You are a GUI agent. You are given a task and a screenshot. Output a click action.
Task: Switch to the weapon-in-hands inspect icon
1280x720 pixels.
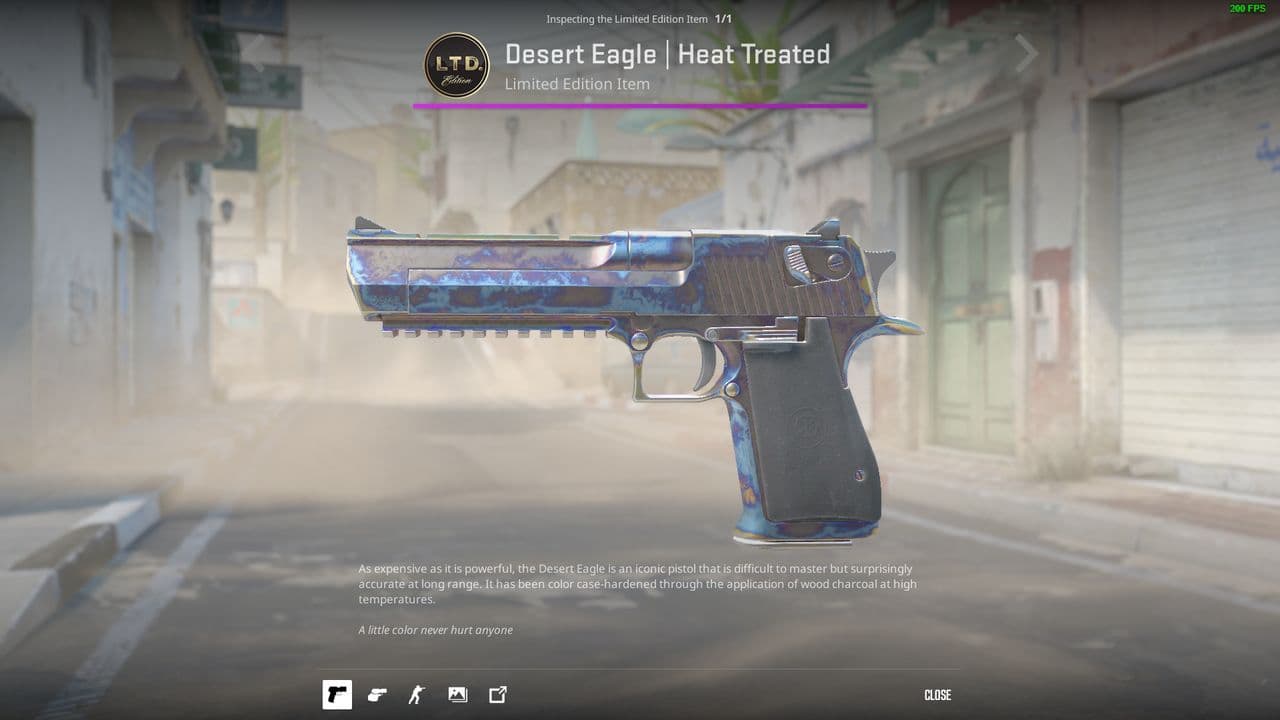[x=376, y=695]
